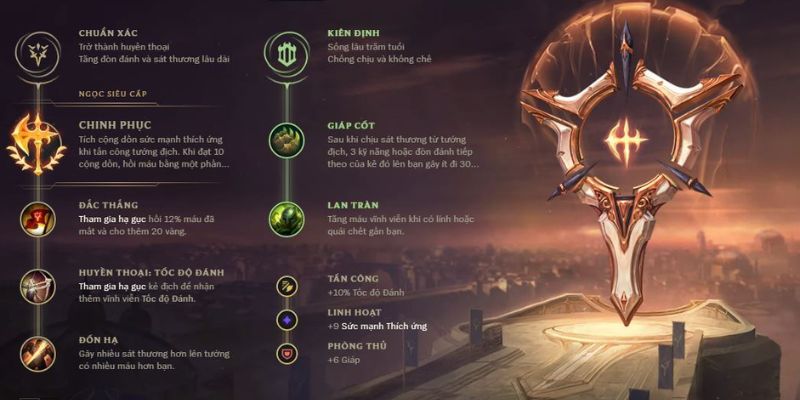
Task: Pick the Phòng Thủ armor shard
Action: (x=286, y=353)
